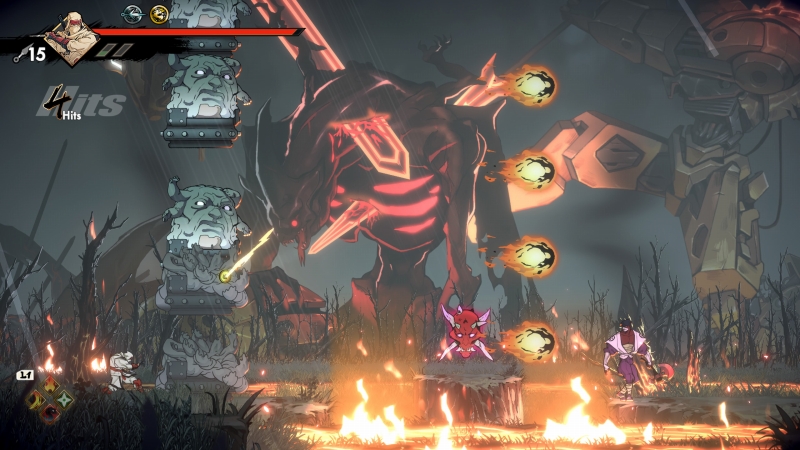
Task: Activate the fire ninpo ability
Action: 50,386
